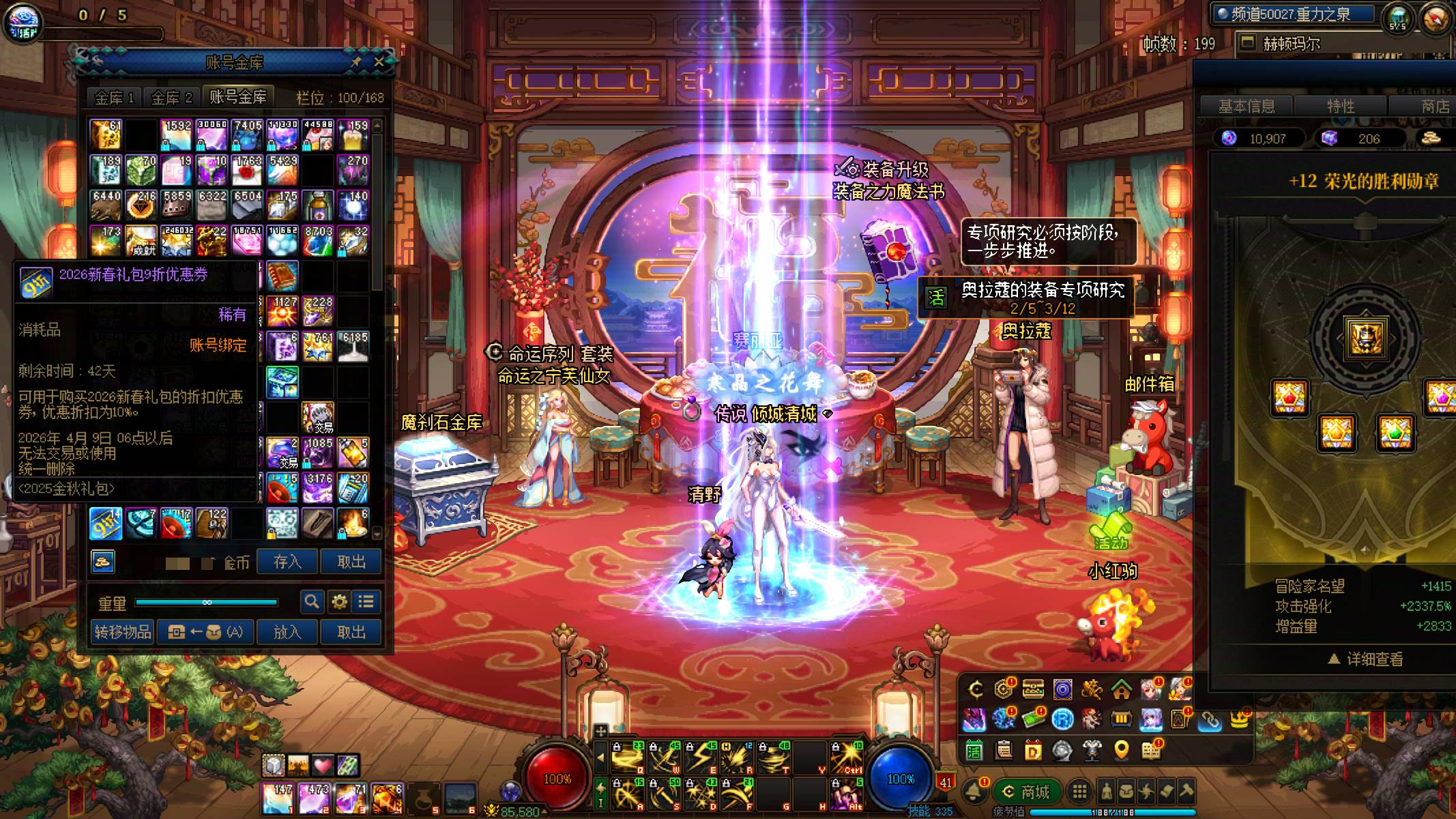Screen dimensions: 1456x819
Task: Click the 存入 gold deposit button
Action: point(287,562)
